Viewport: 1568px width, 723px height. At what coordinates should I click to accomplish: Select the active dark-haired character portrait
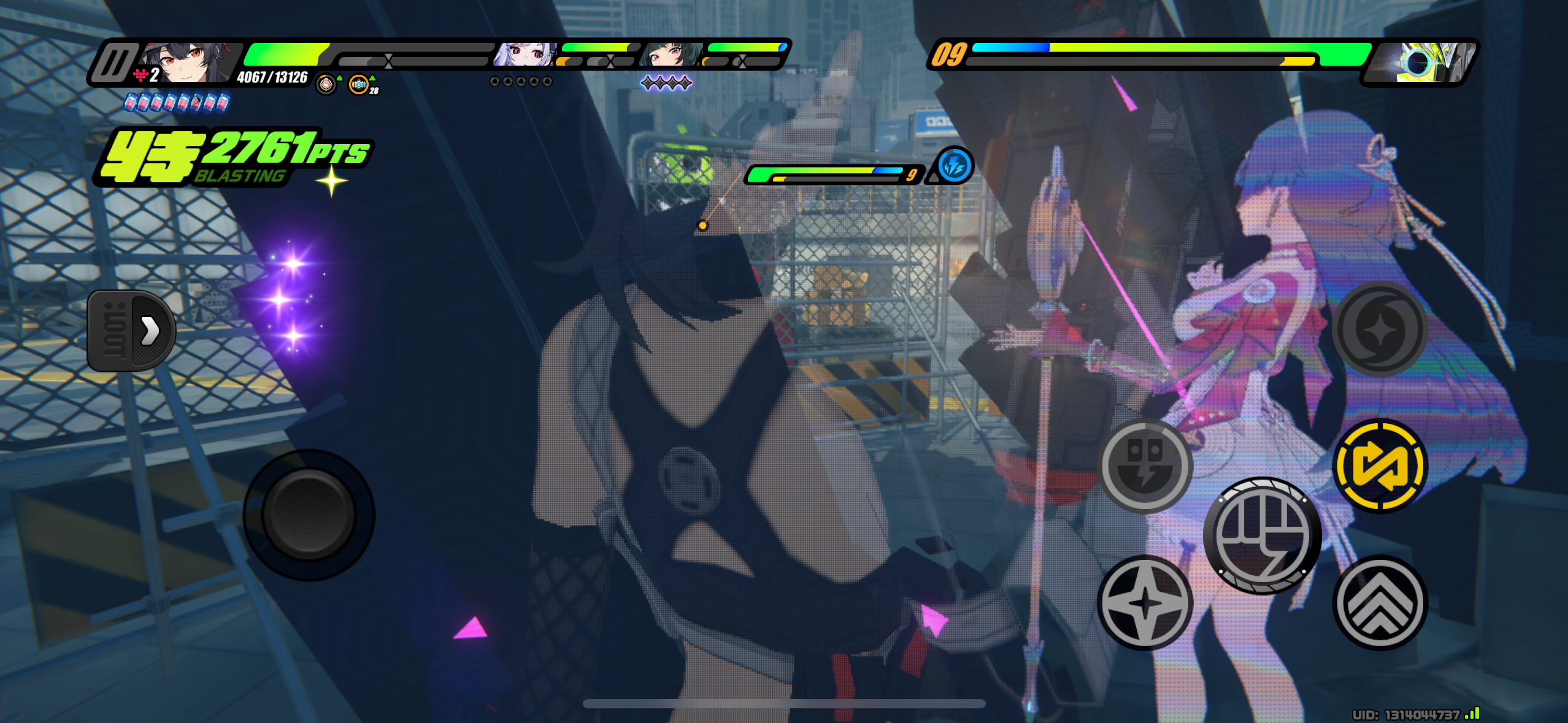187,61
